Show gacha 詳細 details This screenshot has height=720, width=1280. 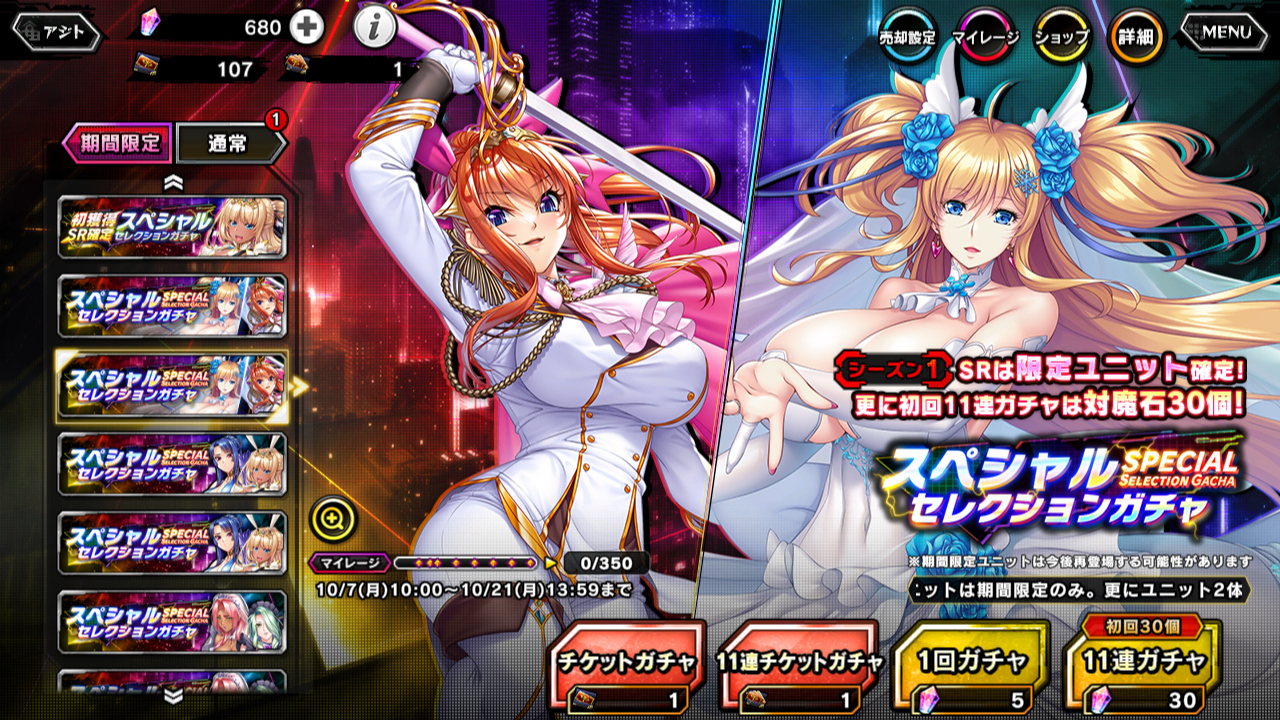pos(1137,37)
